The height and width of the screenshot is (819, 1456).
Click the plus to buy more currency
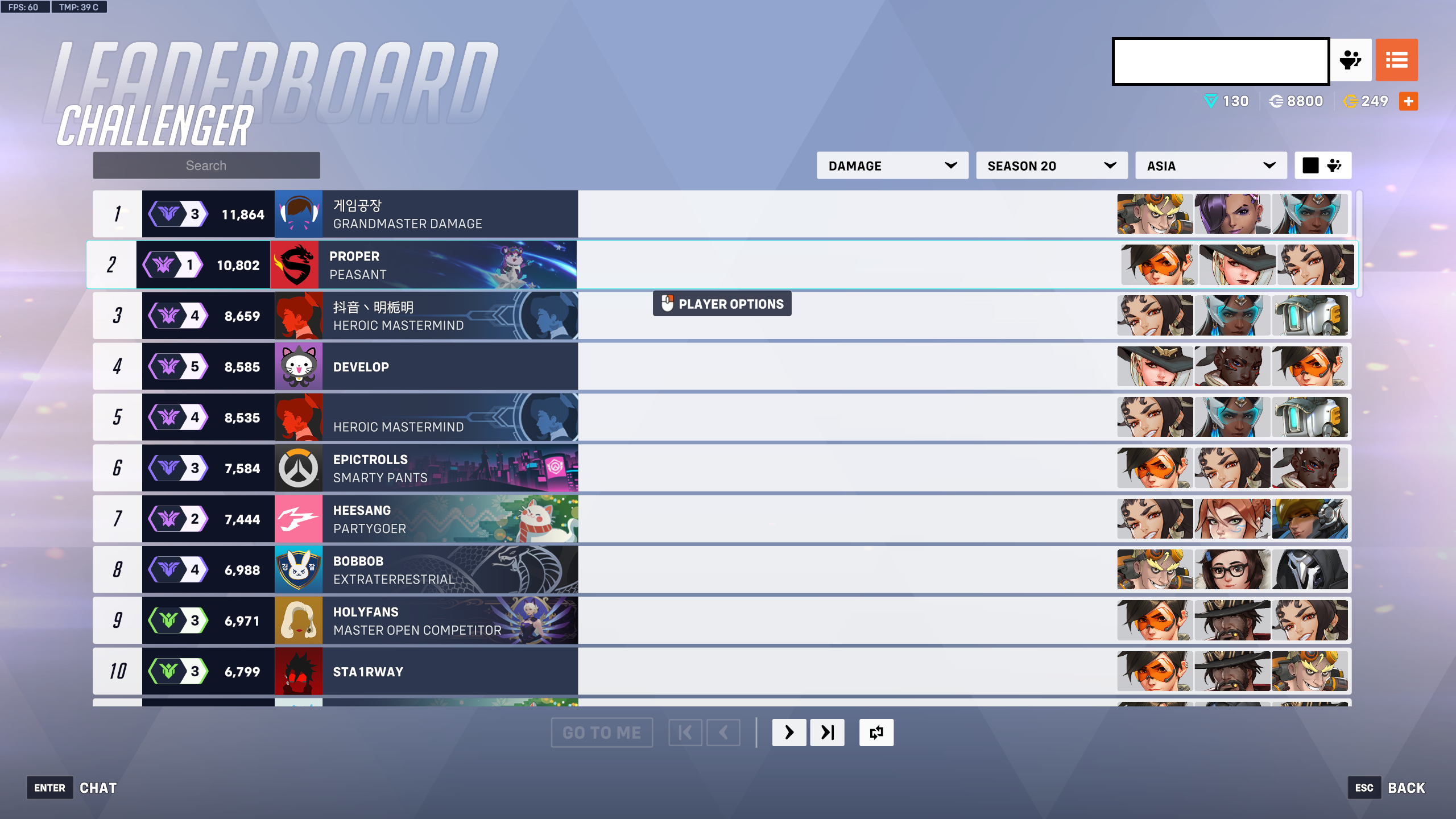click(1407, 101)
